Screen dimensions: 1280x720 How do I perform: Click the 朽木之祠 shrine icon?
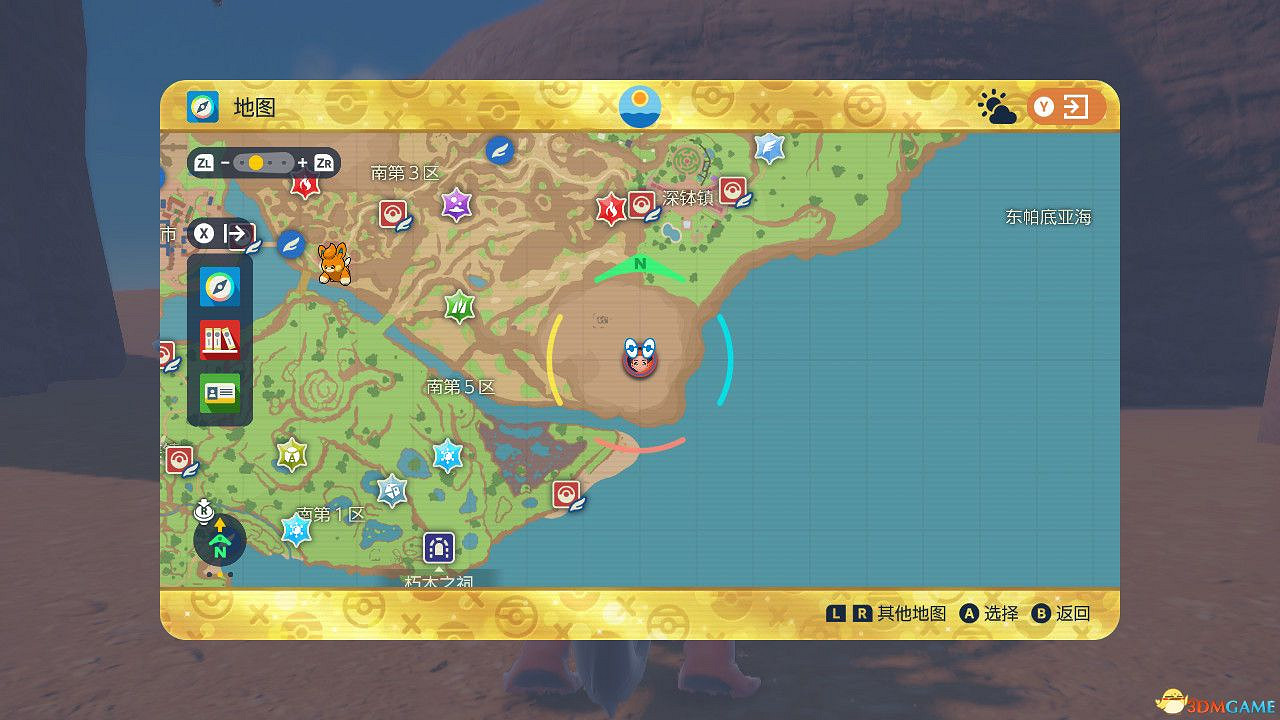[437, 547]
